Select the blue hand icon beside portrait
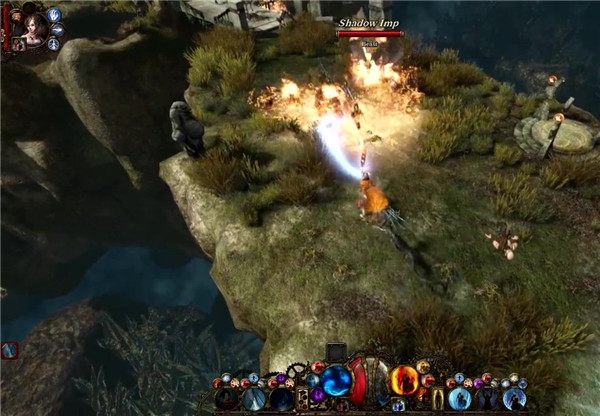This screenshot has height=416, width=600. click(x=53, y=15)
